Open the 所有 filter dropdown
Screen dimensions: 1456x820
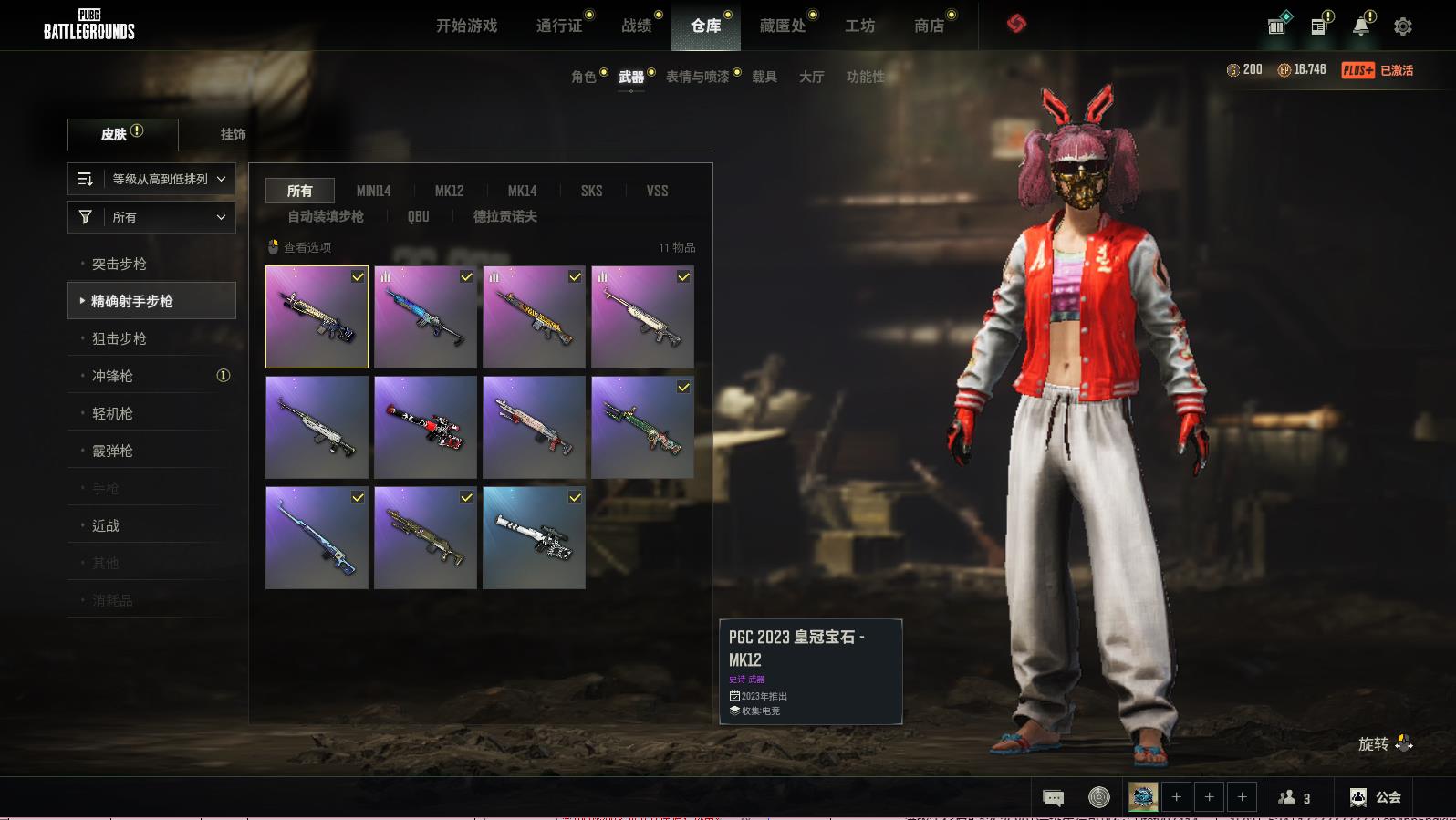pyautogui.click(x=151, y=217)
